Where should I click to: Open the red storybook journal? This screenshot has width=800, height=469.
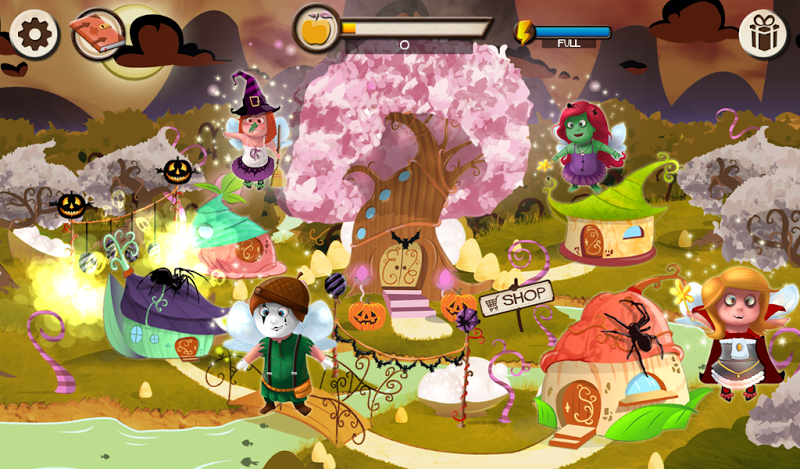pyautogui.click(x=98, y=34)
